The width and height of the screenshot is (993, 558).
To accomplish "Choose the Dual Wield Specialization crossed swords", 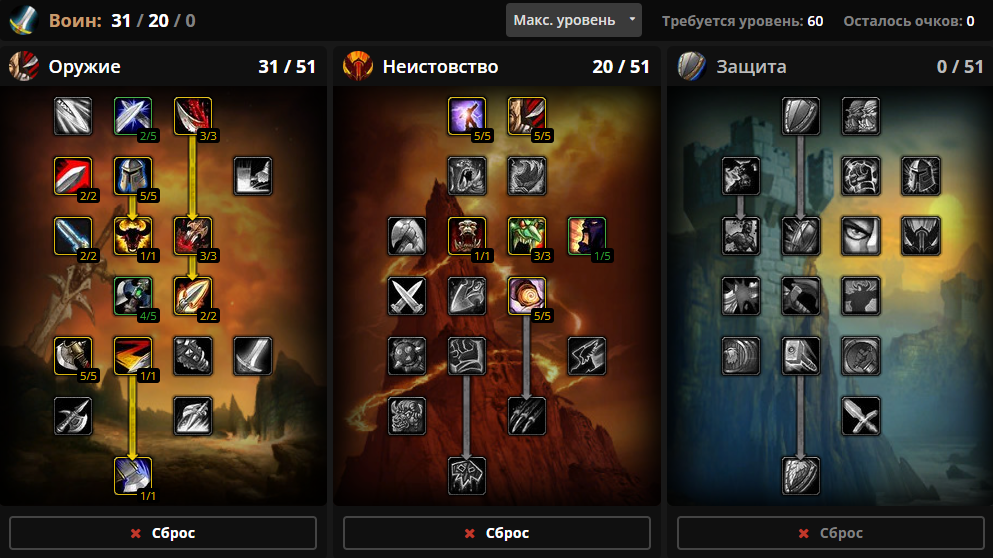I will 407,296.
